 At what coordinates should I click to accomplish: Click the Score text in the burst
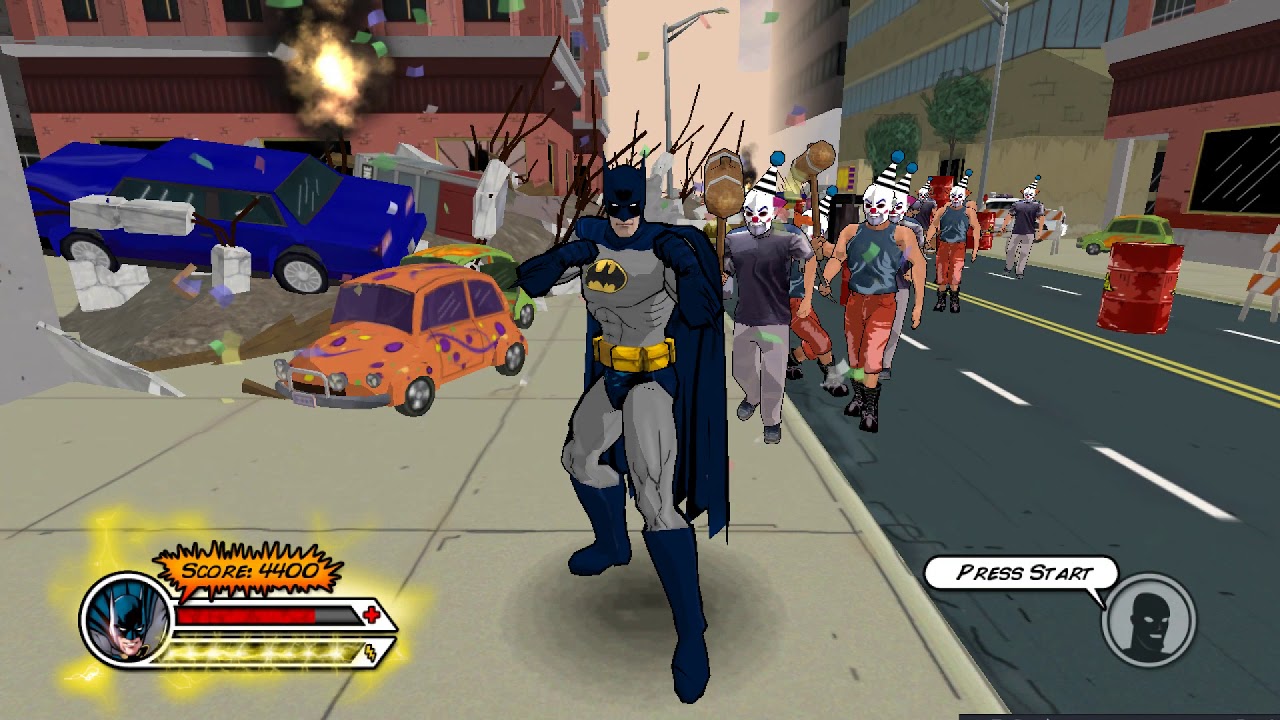[214, 570]
